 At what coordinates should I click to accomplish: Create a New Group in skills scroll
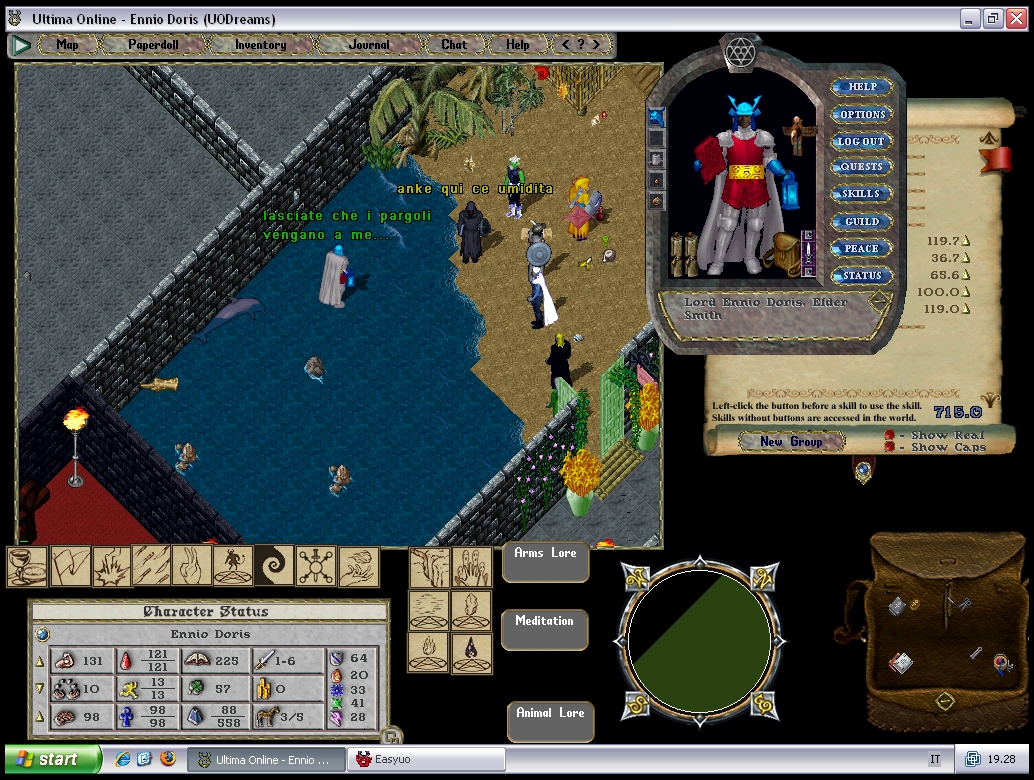(791, 442)
